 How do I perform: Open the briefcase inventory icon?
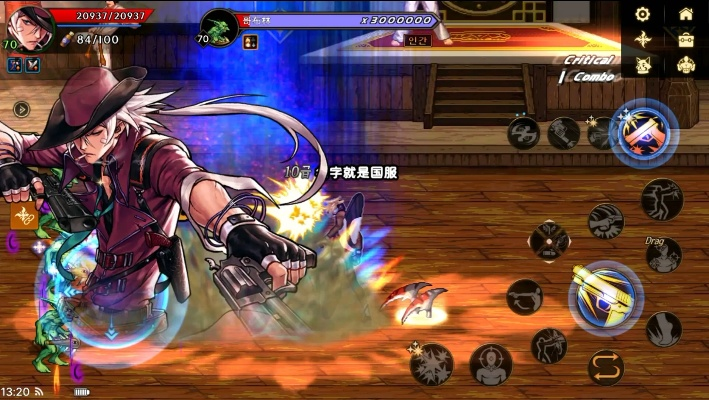click(686, 39)
